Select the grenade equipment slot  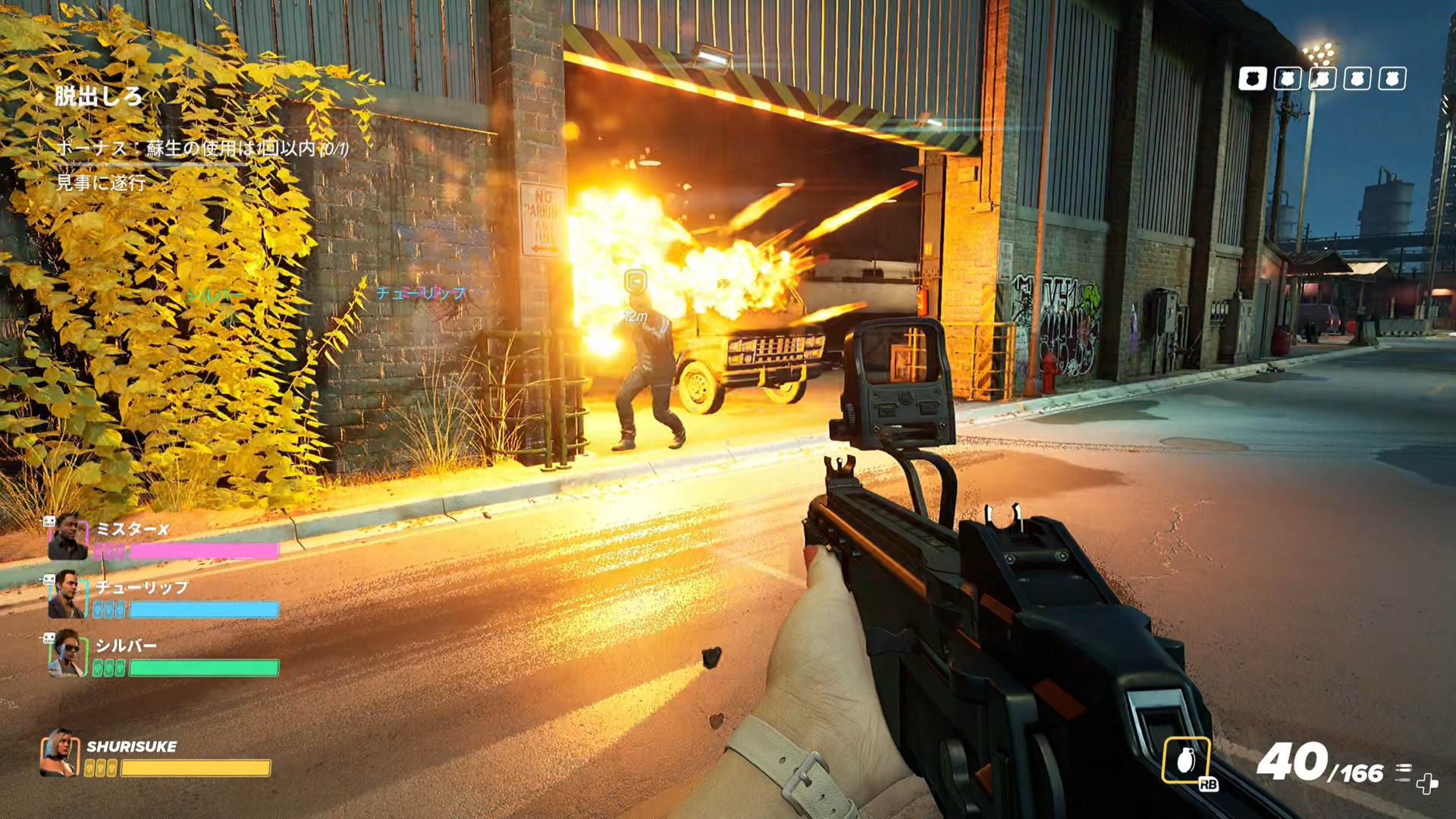point(1186,760)
